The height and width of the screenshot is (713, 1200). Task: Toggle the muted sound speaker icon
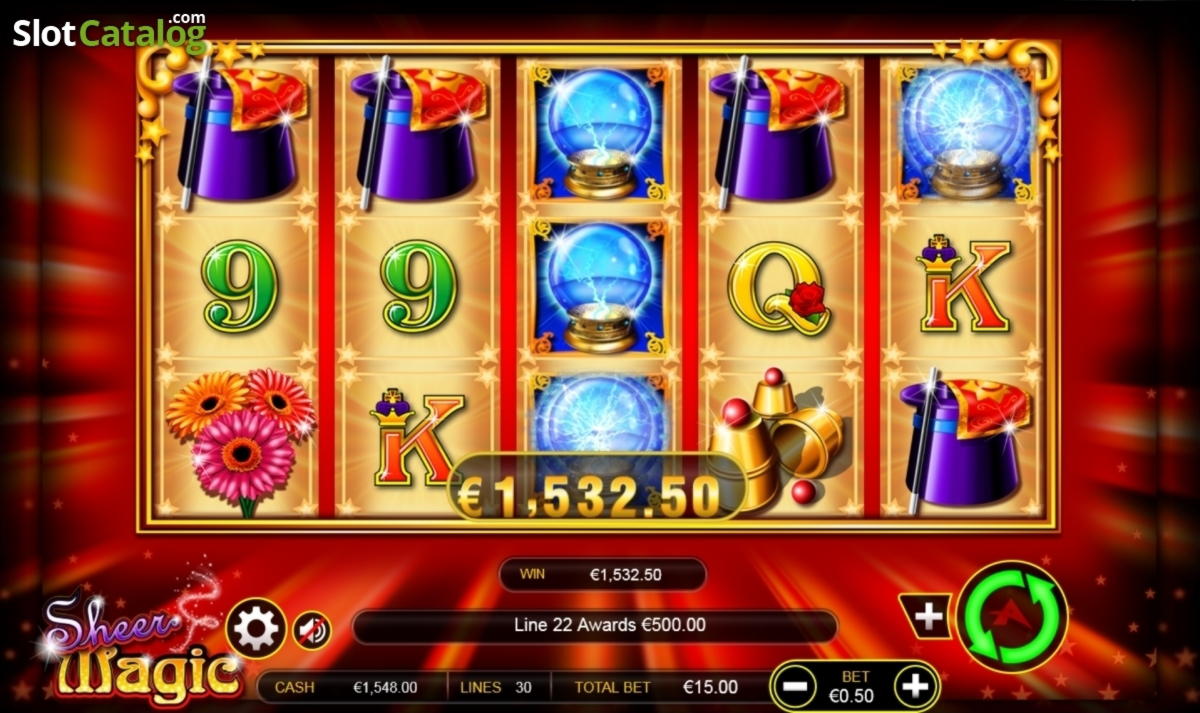313,630
